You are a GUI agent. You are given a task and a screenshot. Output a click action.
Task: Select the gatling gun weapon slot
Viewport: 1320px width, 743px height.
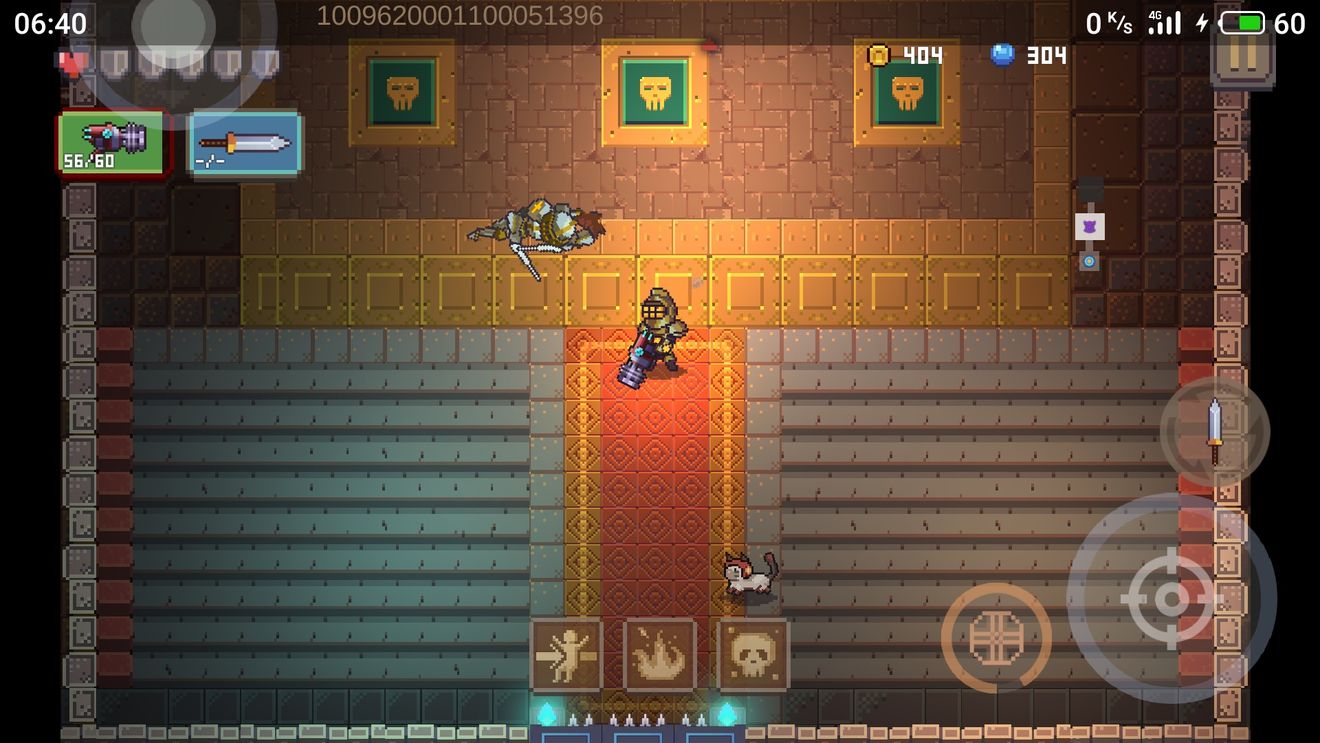pyautogui.click(x=113, y=142)
